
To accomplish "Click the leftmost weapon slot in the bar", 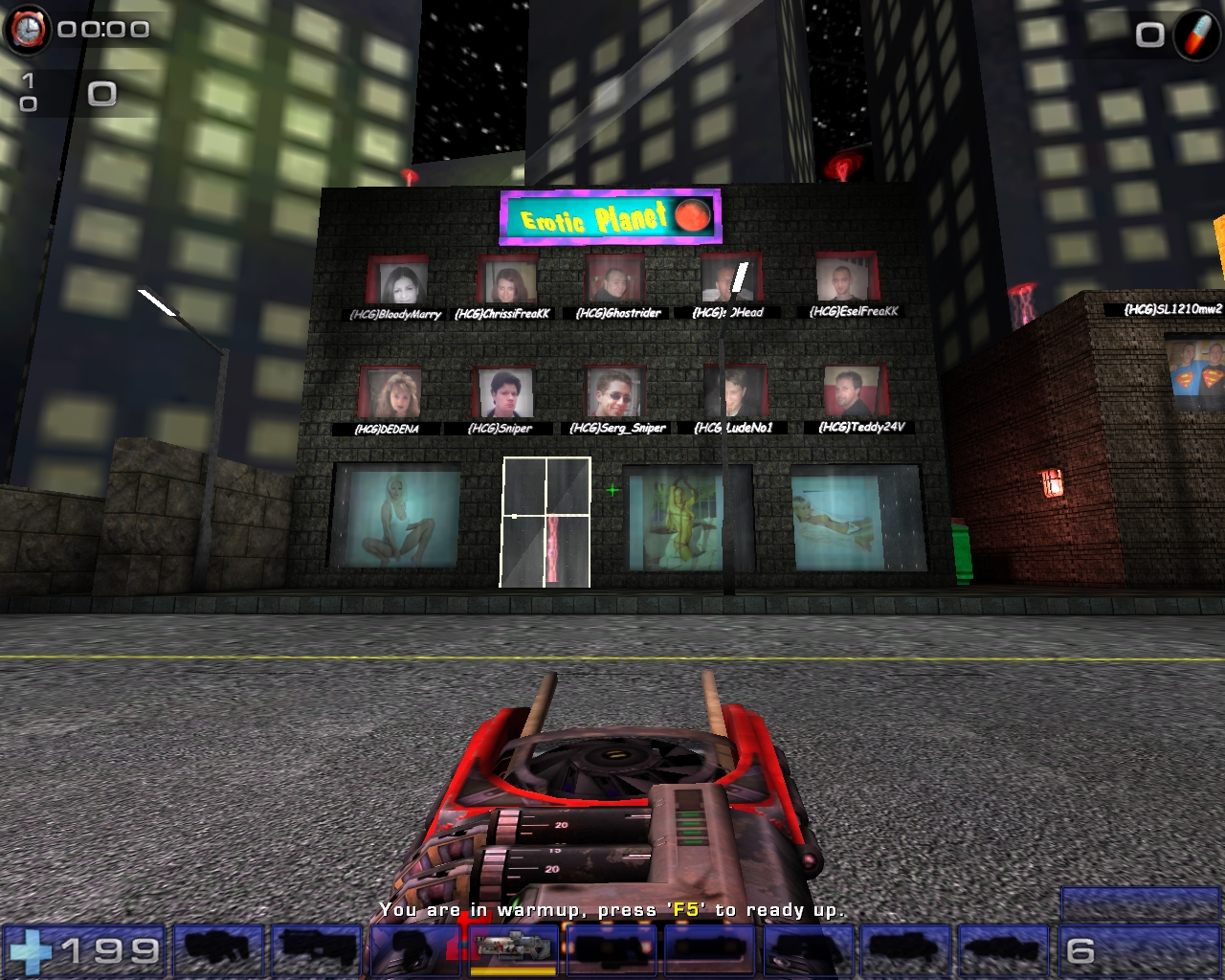I will [x=218, y=949].
